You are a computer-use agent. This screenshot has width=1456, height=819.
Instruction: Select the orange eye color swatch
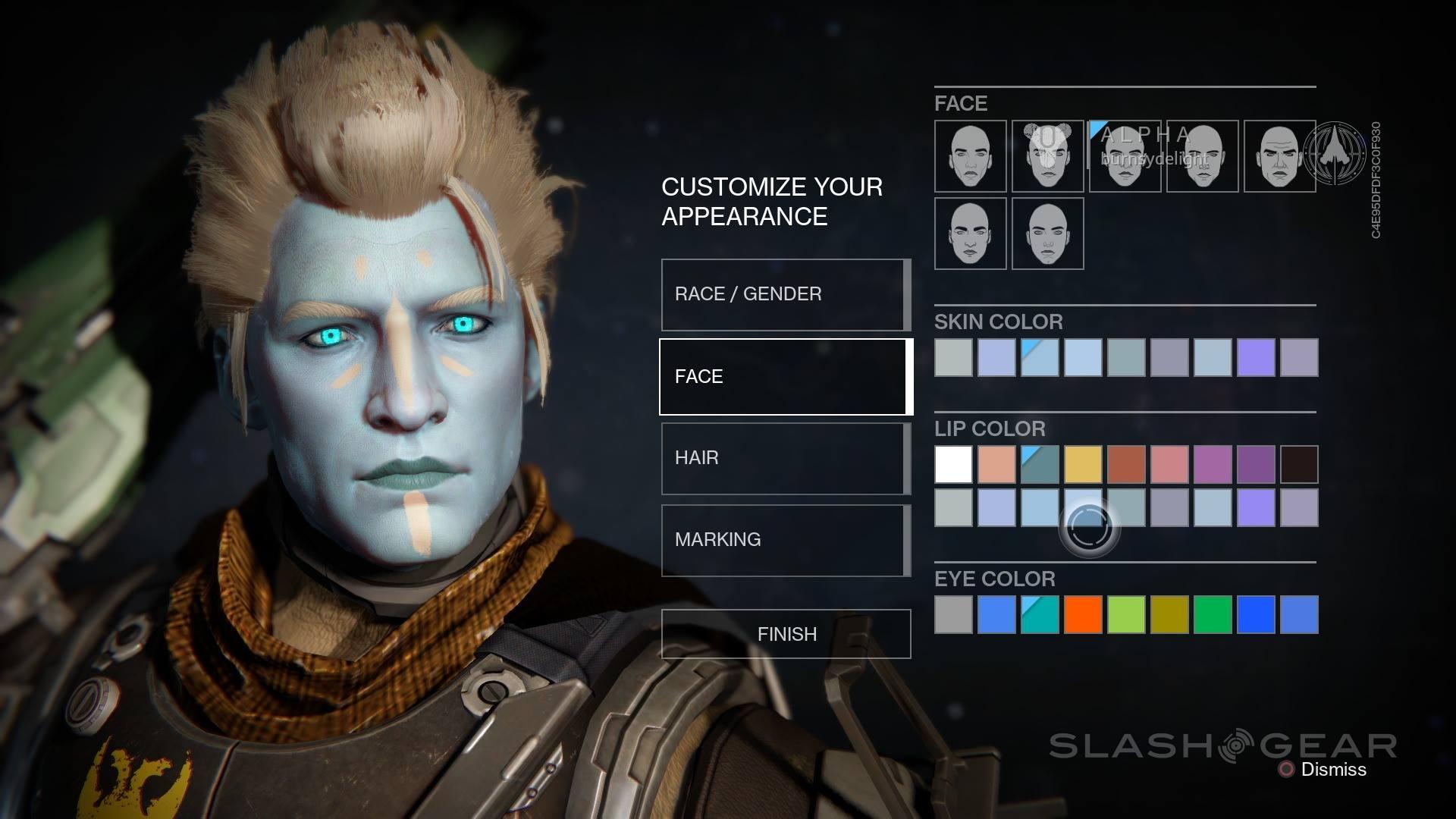click(1083, 614)
